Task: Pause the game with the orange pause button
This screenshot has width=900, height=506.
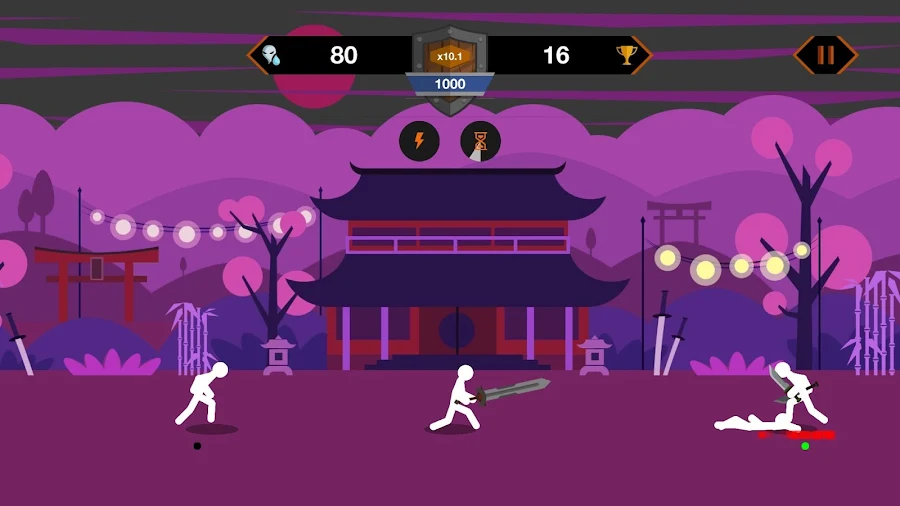Action: (825, 55)
